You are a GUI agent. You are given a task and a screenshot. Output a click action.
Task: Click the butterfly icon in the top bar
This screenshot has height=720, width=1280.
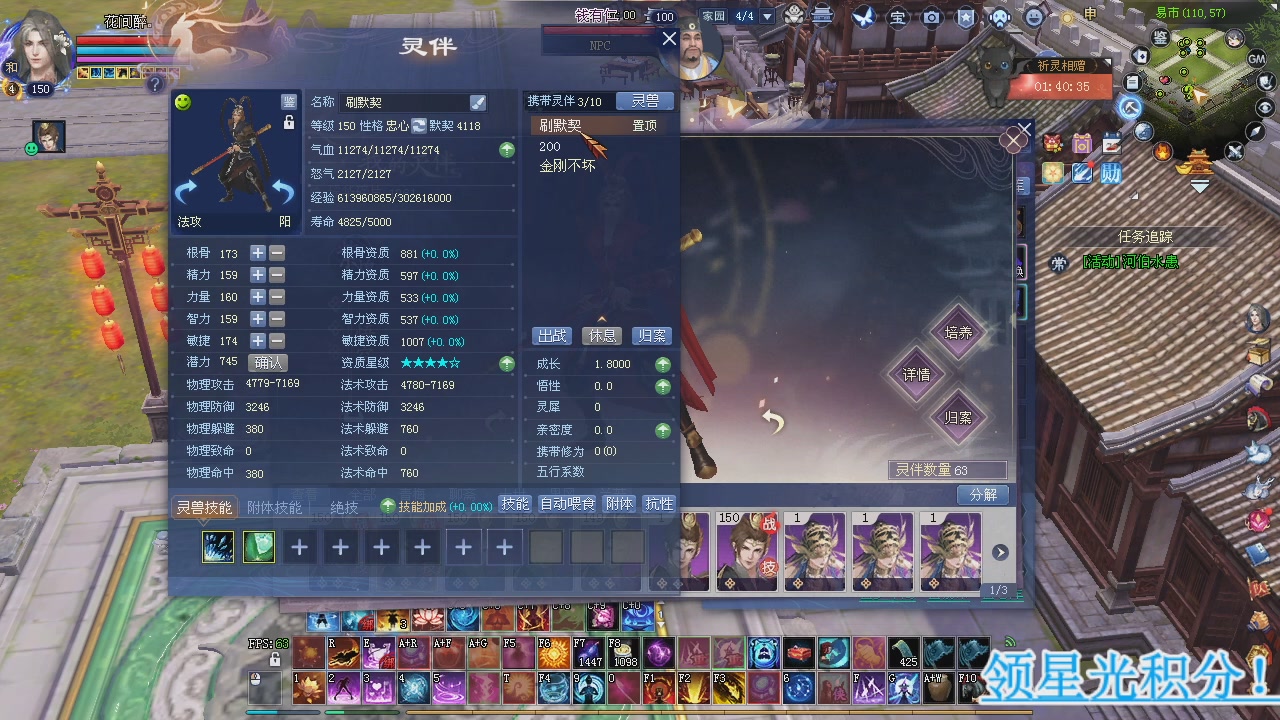click(x=863, y=17)
